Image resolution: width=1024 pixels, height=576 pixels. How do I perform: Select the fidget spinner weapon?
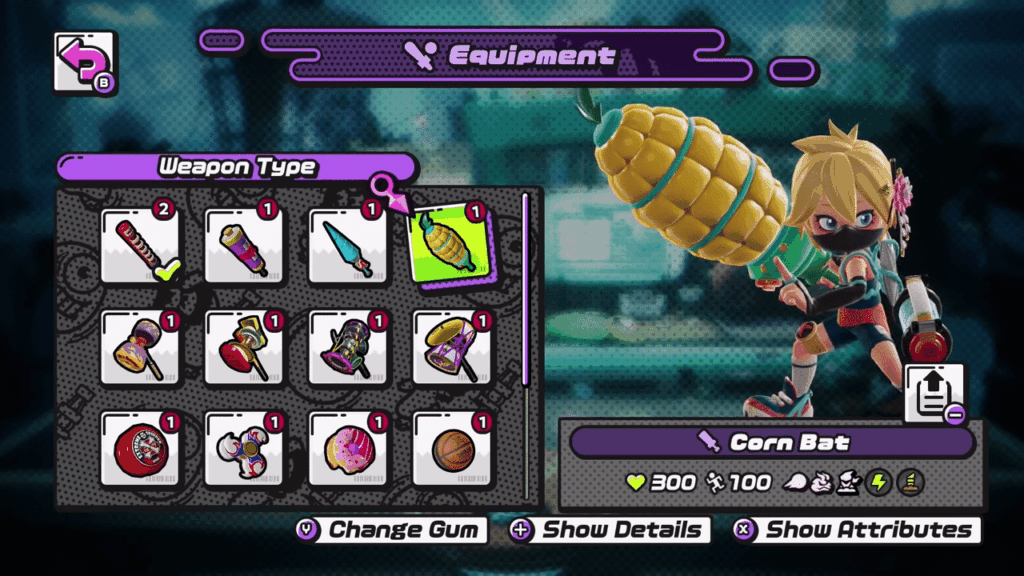point(244,450)
